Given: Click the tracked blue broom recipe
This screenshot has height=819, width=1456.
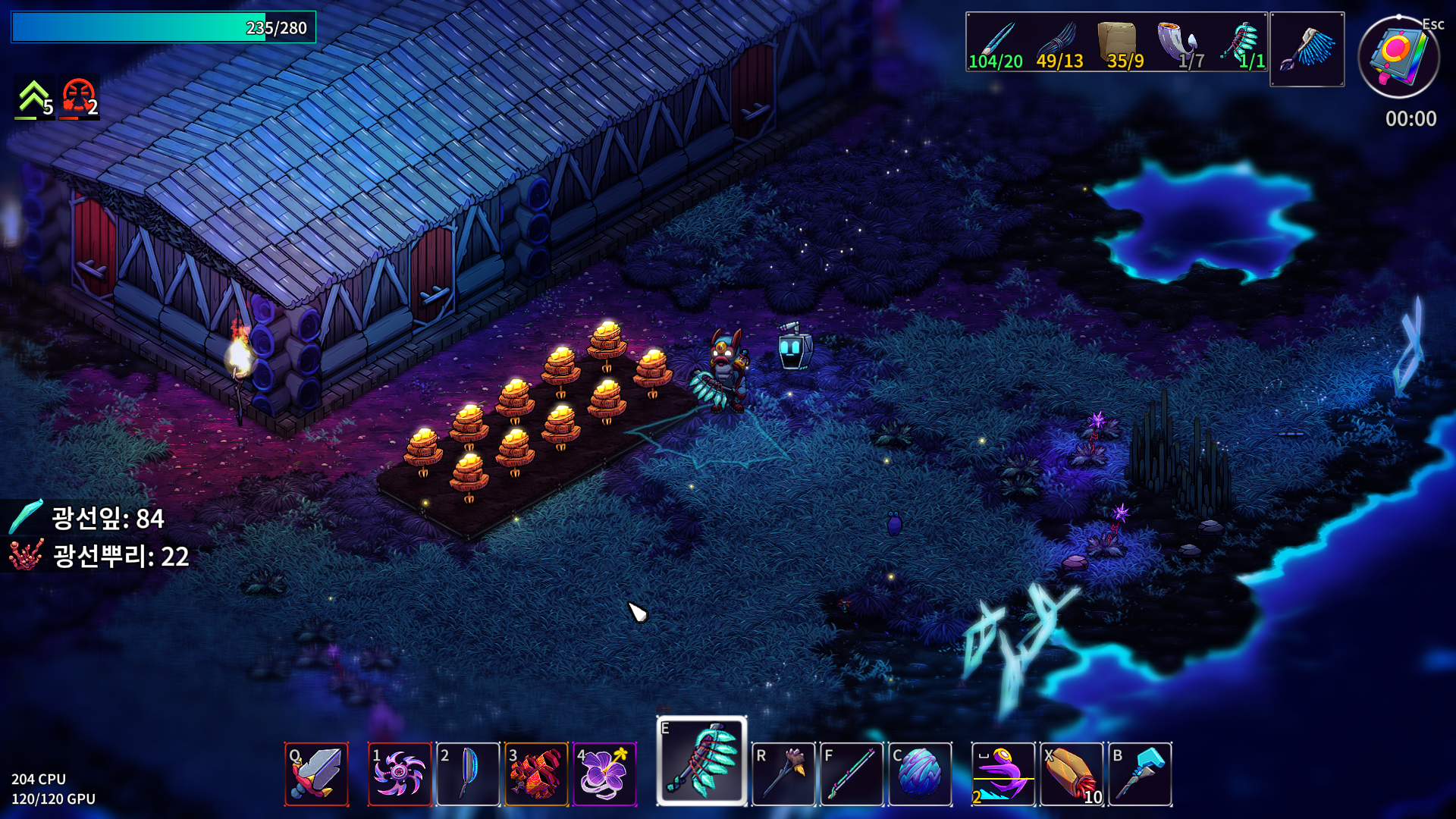Looking at the screenshot, I should [x=1307, y=49].
